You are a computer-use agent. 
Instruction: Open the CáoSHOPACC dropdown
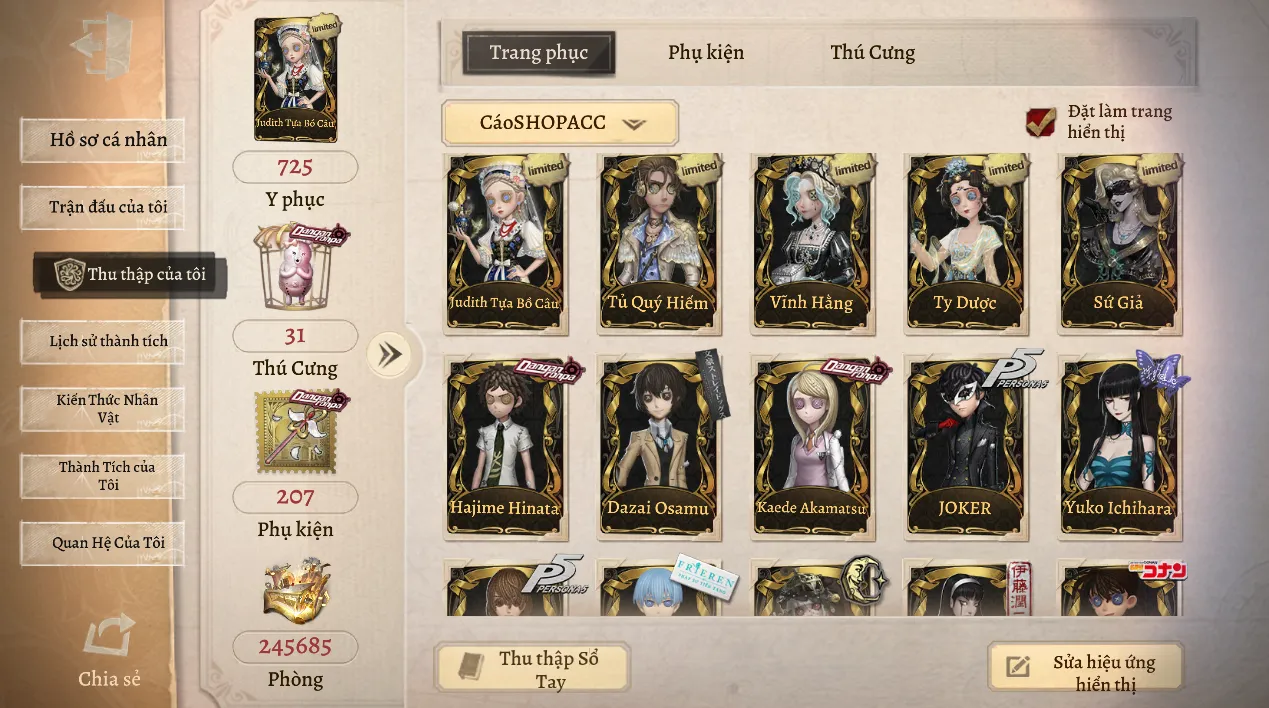point(560,123)
